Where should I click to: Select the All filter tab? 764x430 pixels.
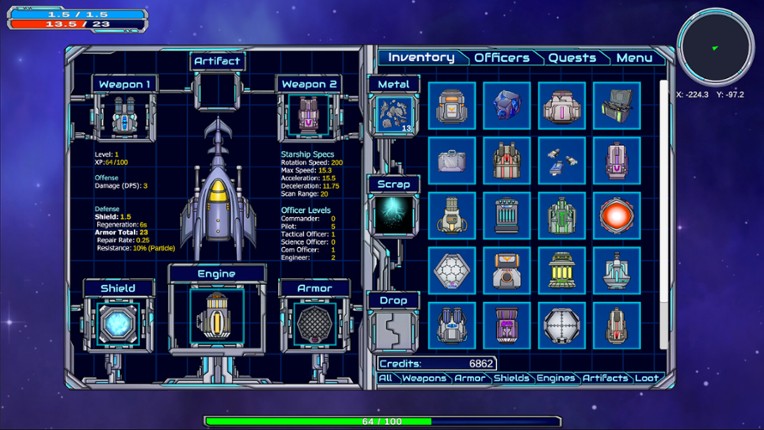pyautogui.click(x=385, y=378)
